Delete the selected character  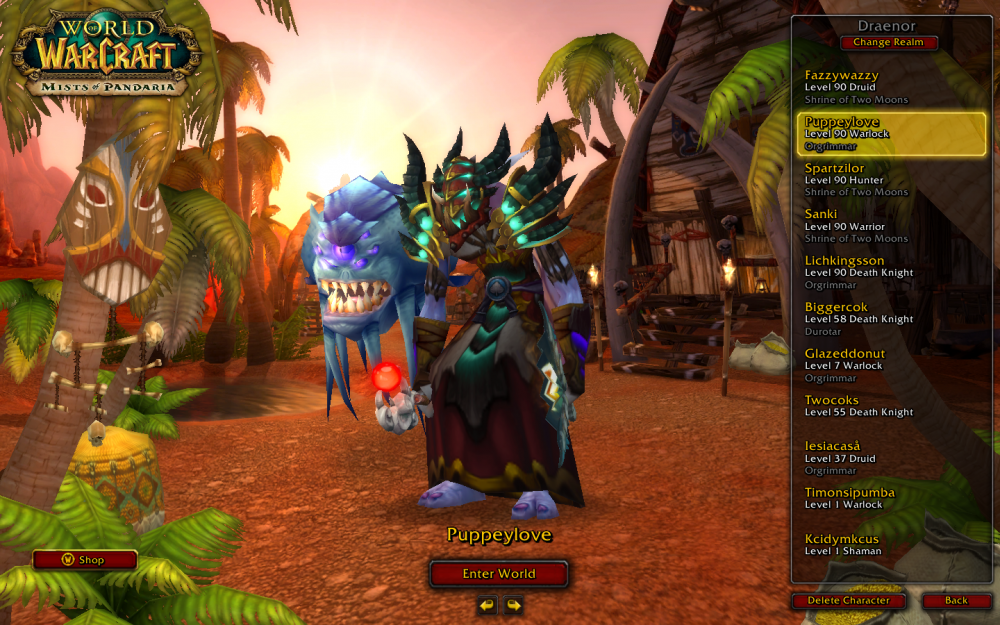pos(848,601)
